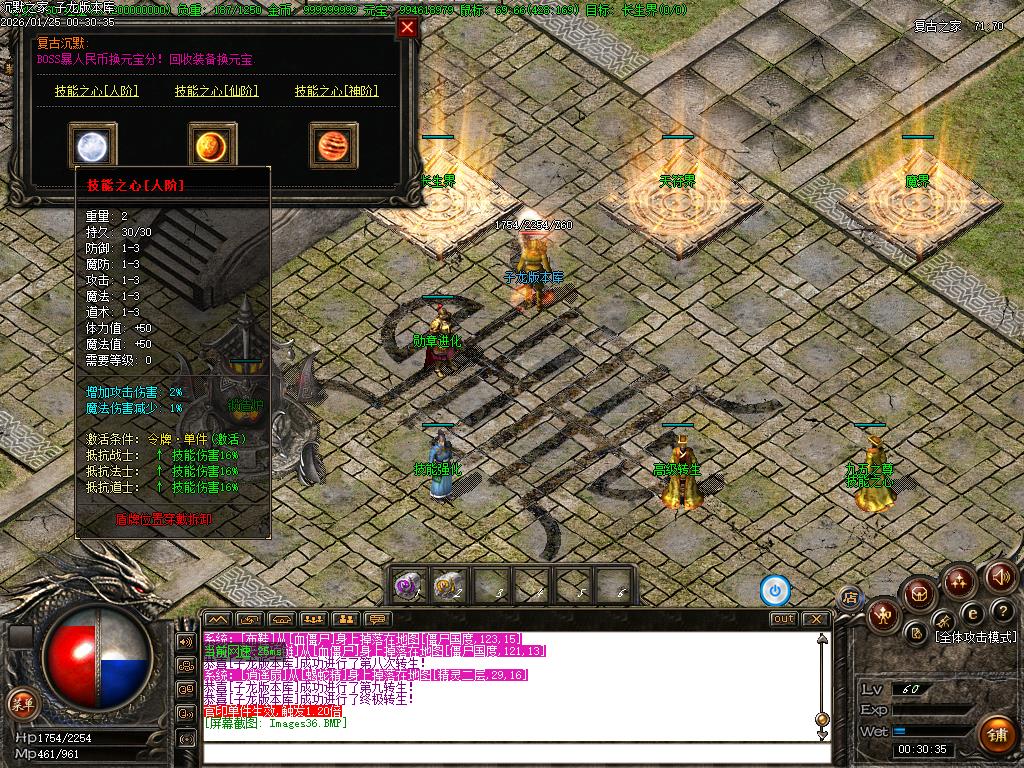Select the 技能之心[人阶] link
This screenshot has width=1024, height=768.
pos(96,91)
